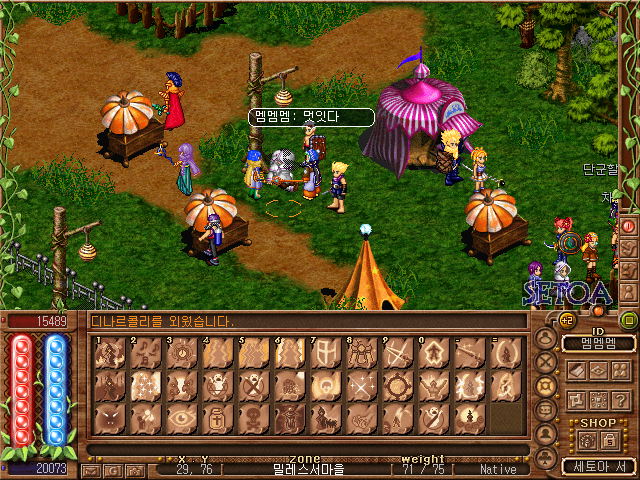Activate the upward arrow skill in slot 0
640x480 pixels.
[x=433, y=353]
